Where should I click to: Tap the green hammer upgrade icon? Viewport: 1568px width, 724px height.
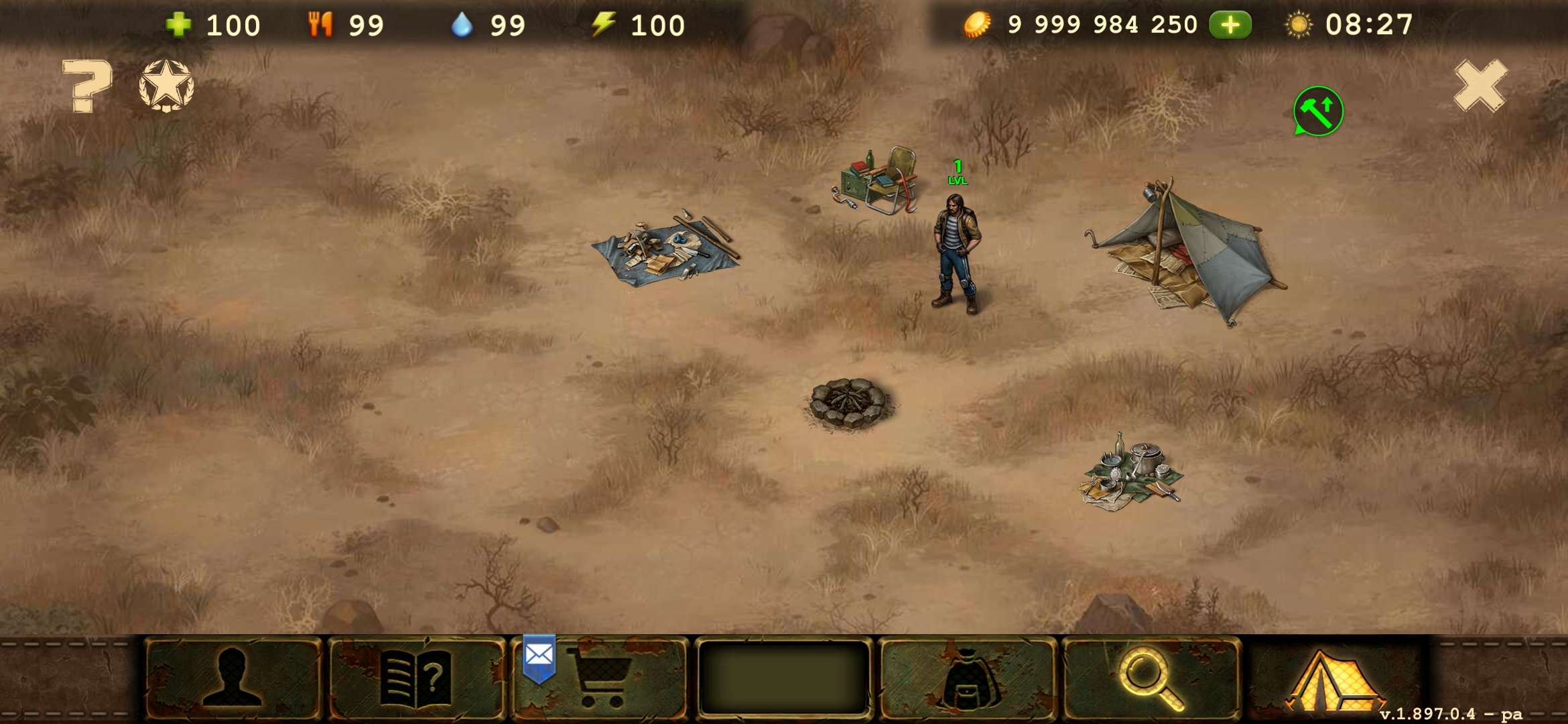click(1317, 111)
